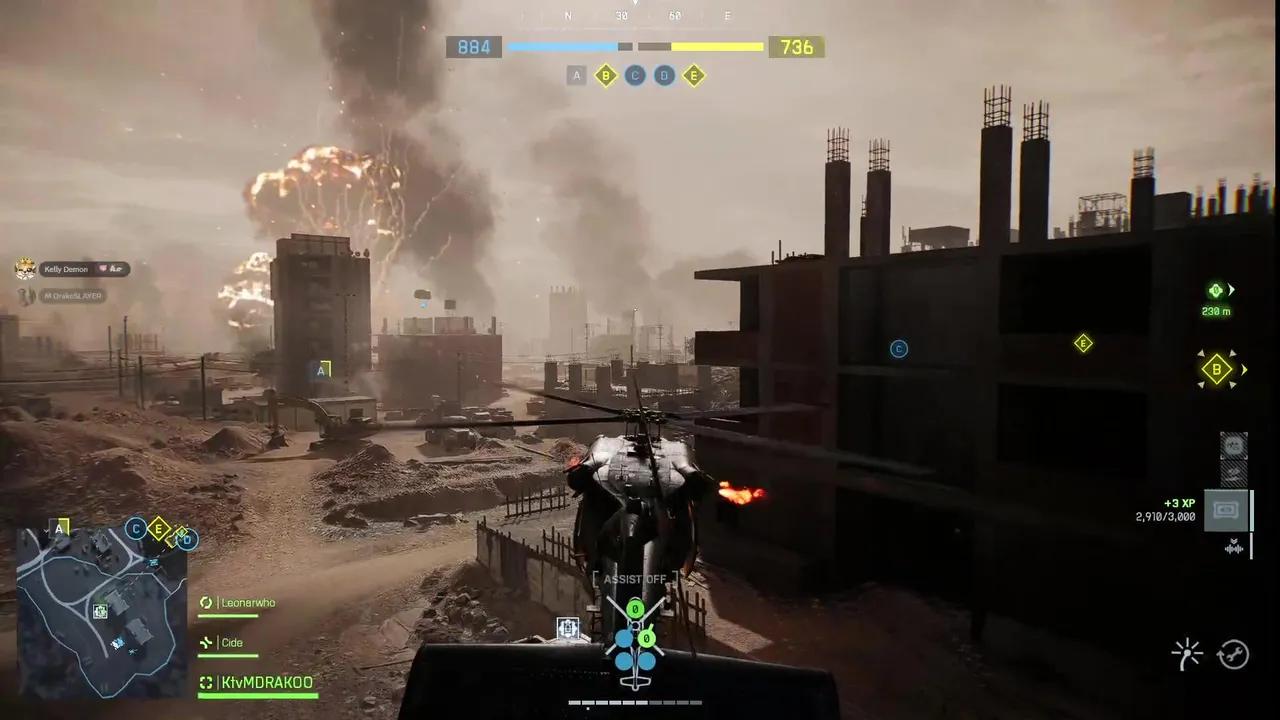Select objective A in the top capture-point row
Viewport: 1280px width, 720px height.
576,76
